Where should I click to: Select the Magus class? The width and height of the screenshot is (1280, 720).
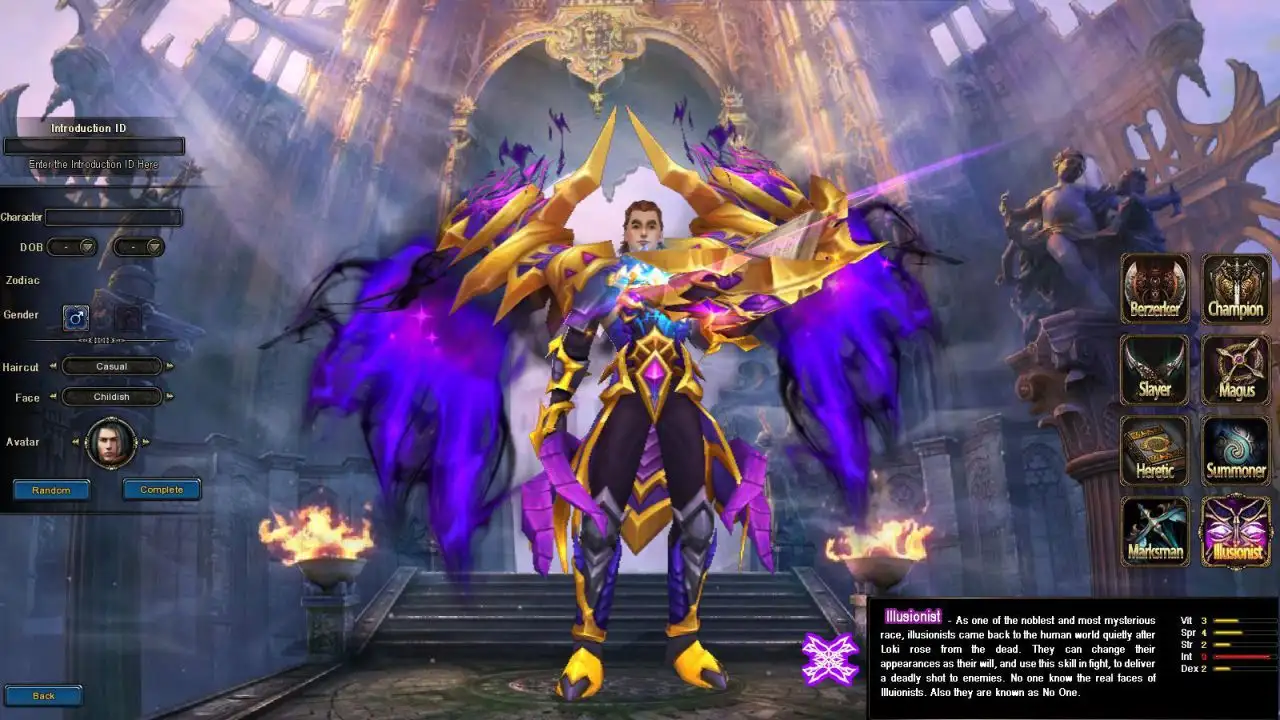[1236, 369]
